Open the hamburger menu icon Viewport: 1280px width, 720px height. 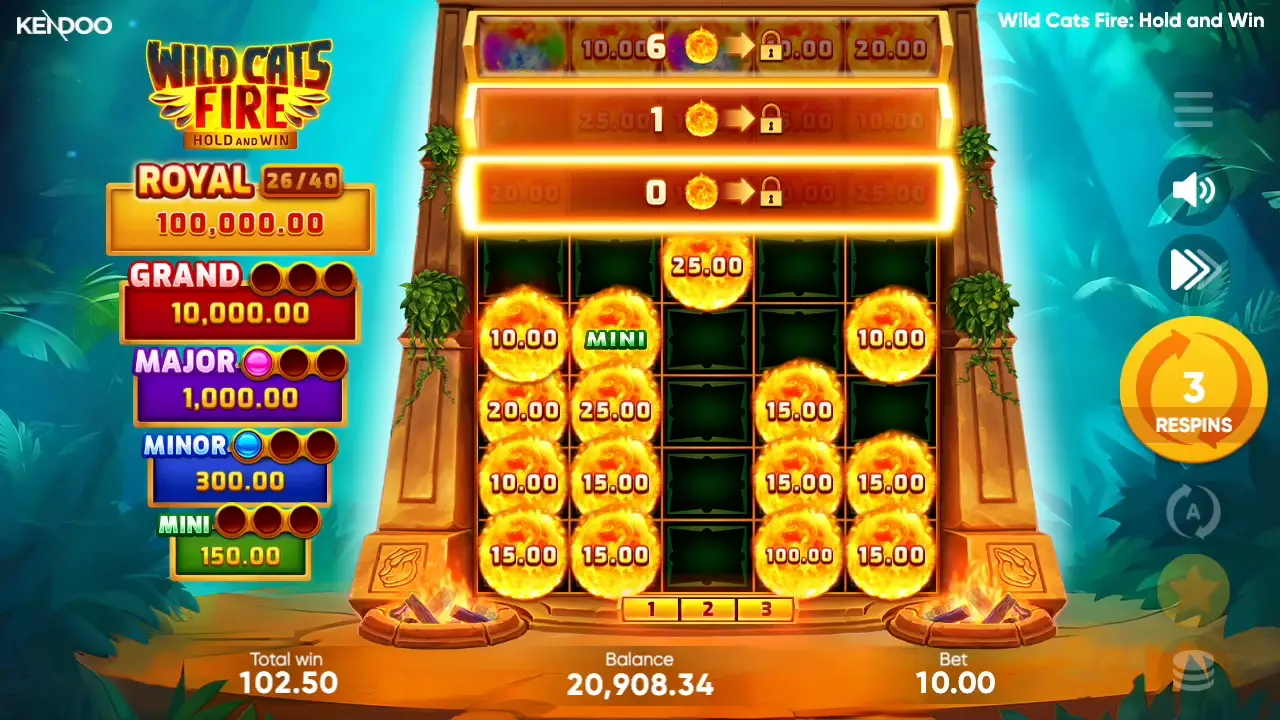point(1193,110)
